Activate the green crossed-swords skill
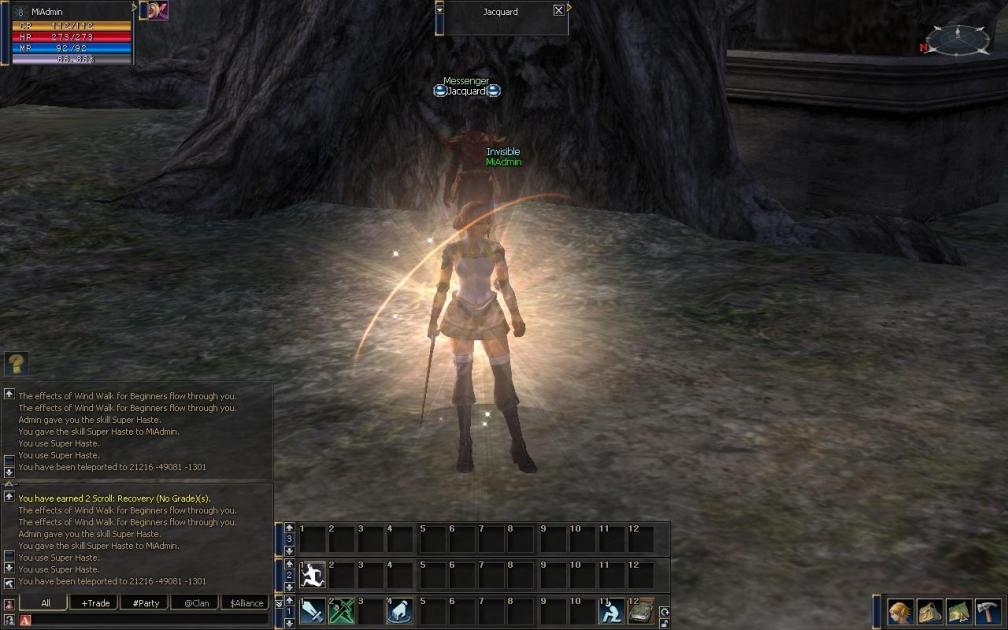 click(342, 611)
